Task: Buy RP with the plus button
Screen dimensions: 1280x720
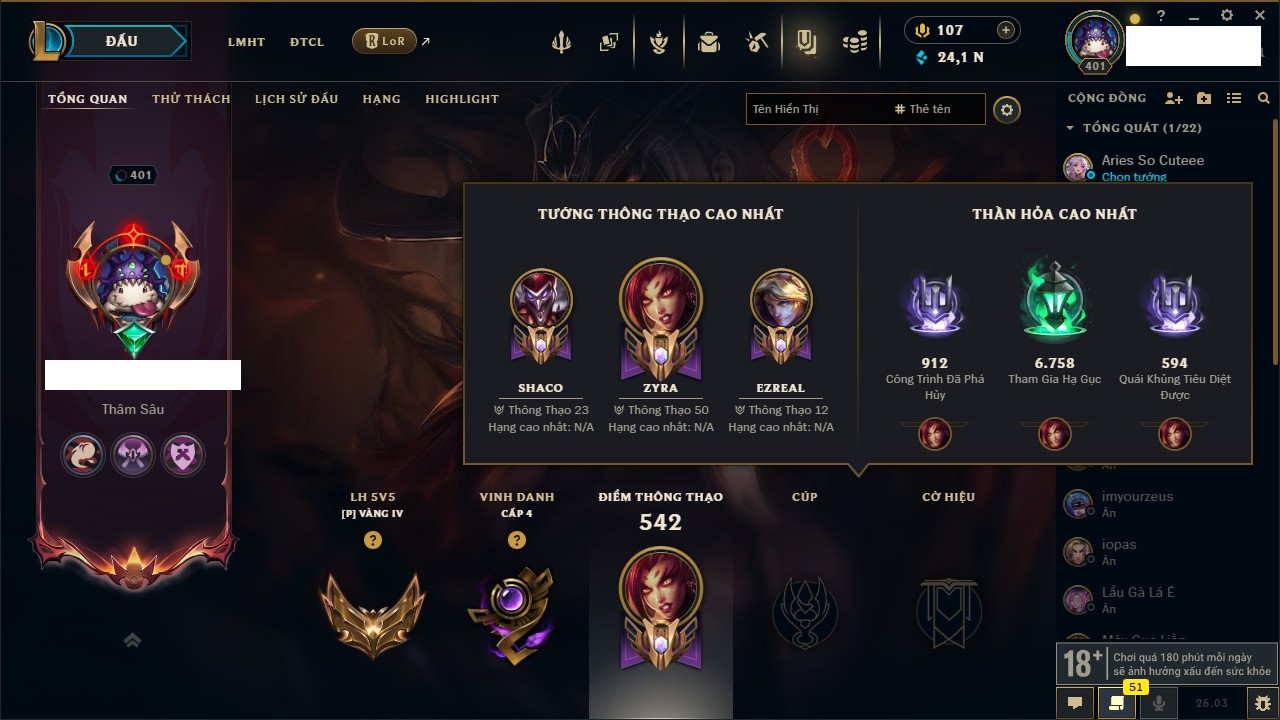Action: [1006, 30]
